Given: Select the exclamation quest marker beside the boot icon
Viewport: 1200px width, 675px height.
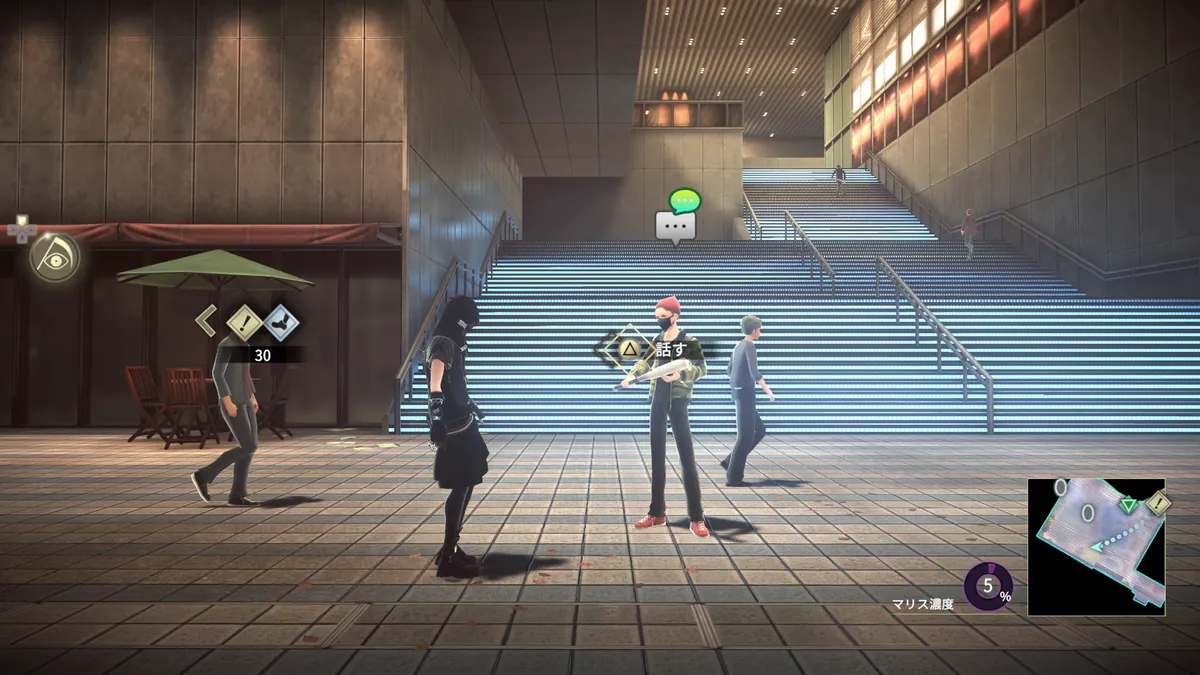Looking at the screenshot, I should (x=244, y=322).
